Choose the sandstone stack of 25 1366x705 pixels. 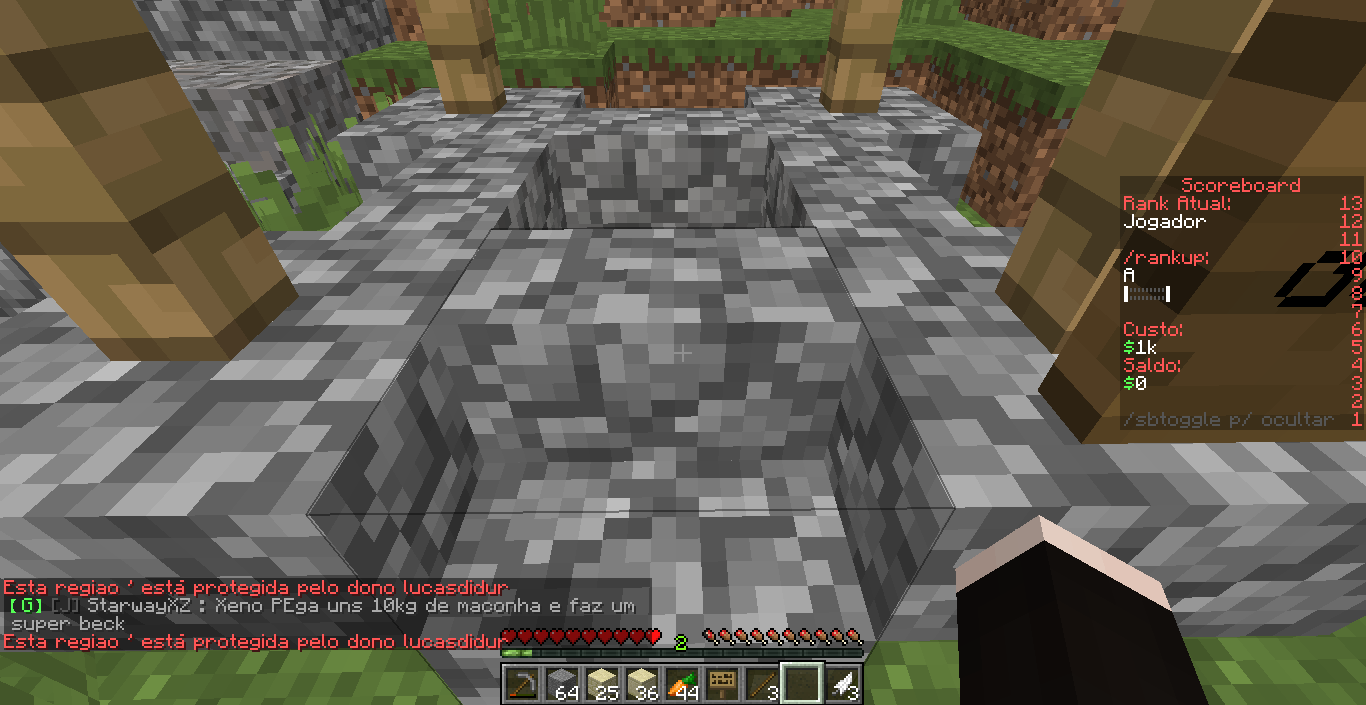pyautogui.click(x=601, y=684)
